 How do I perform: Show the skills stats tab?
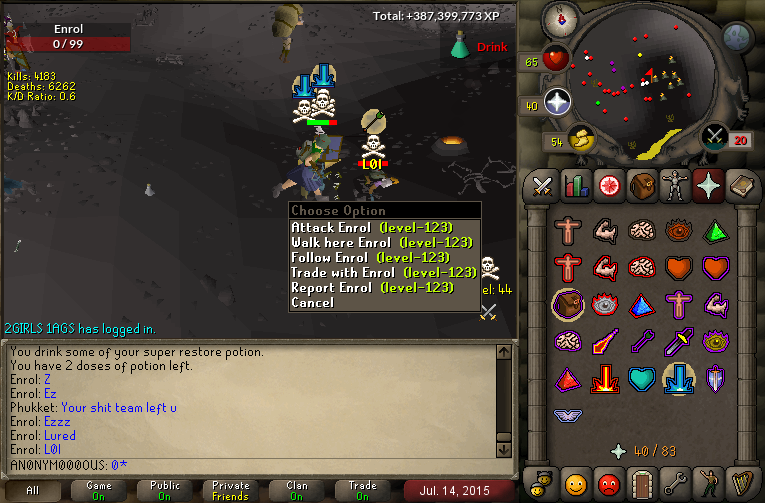[x=576, y=186]
